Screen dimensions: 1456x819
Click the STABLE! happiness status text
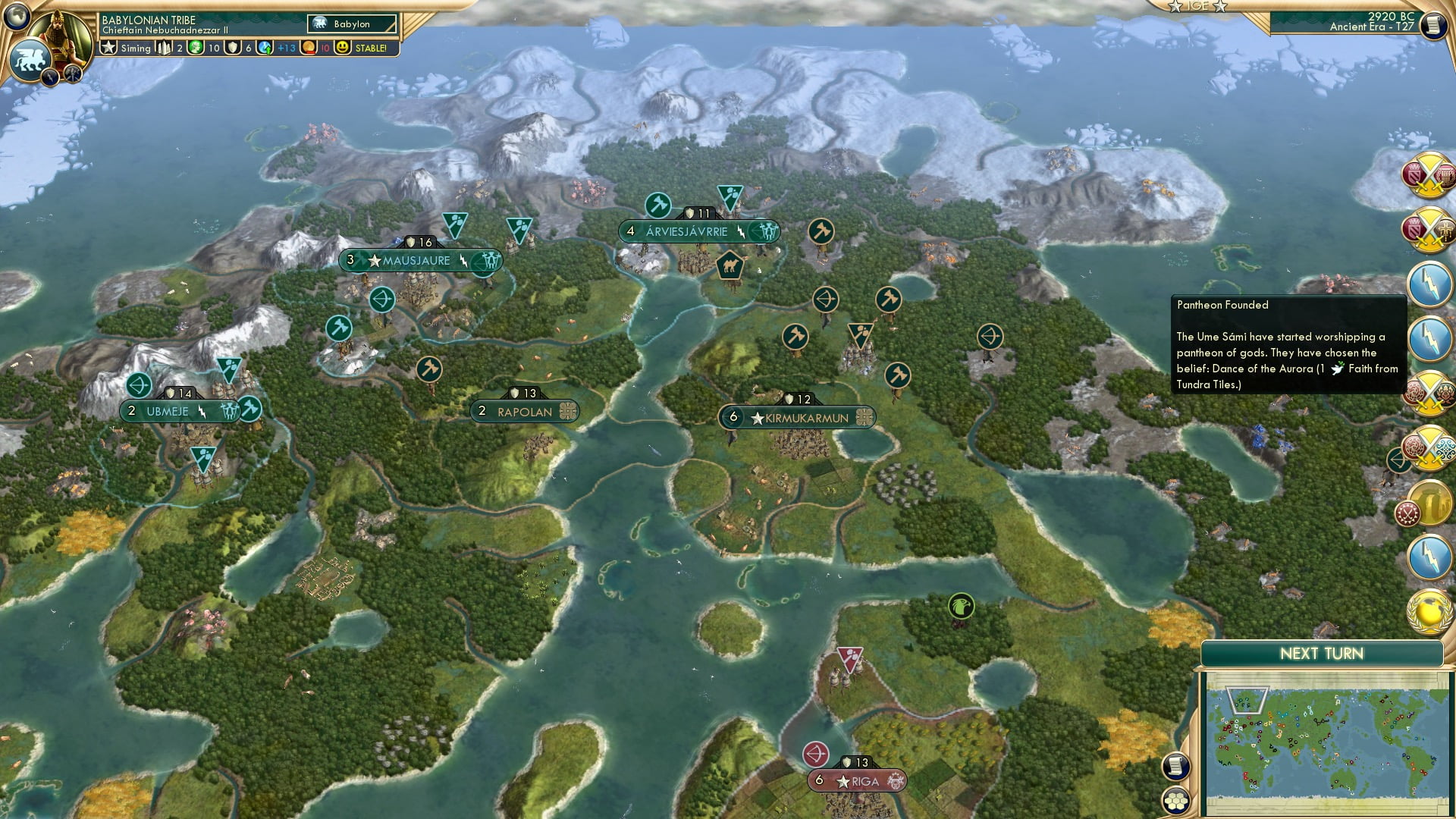tap(371, 47)
